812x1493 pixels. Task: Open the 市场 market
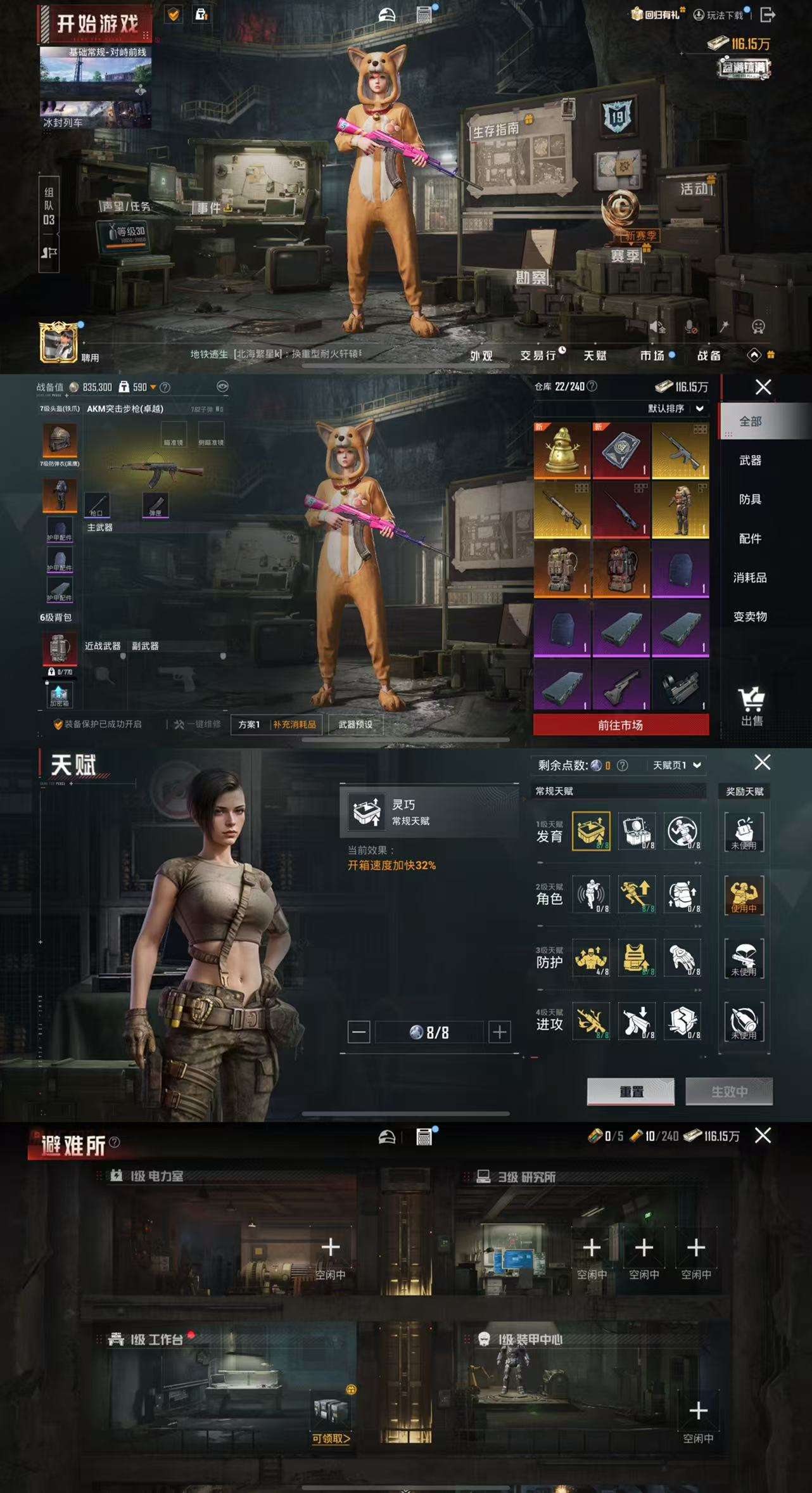click(x=652, y=356)
